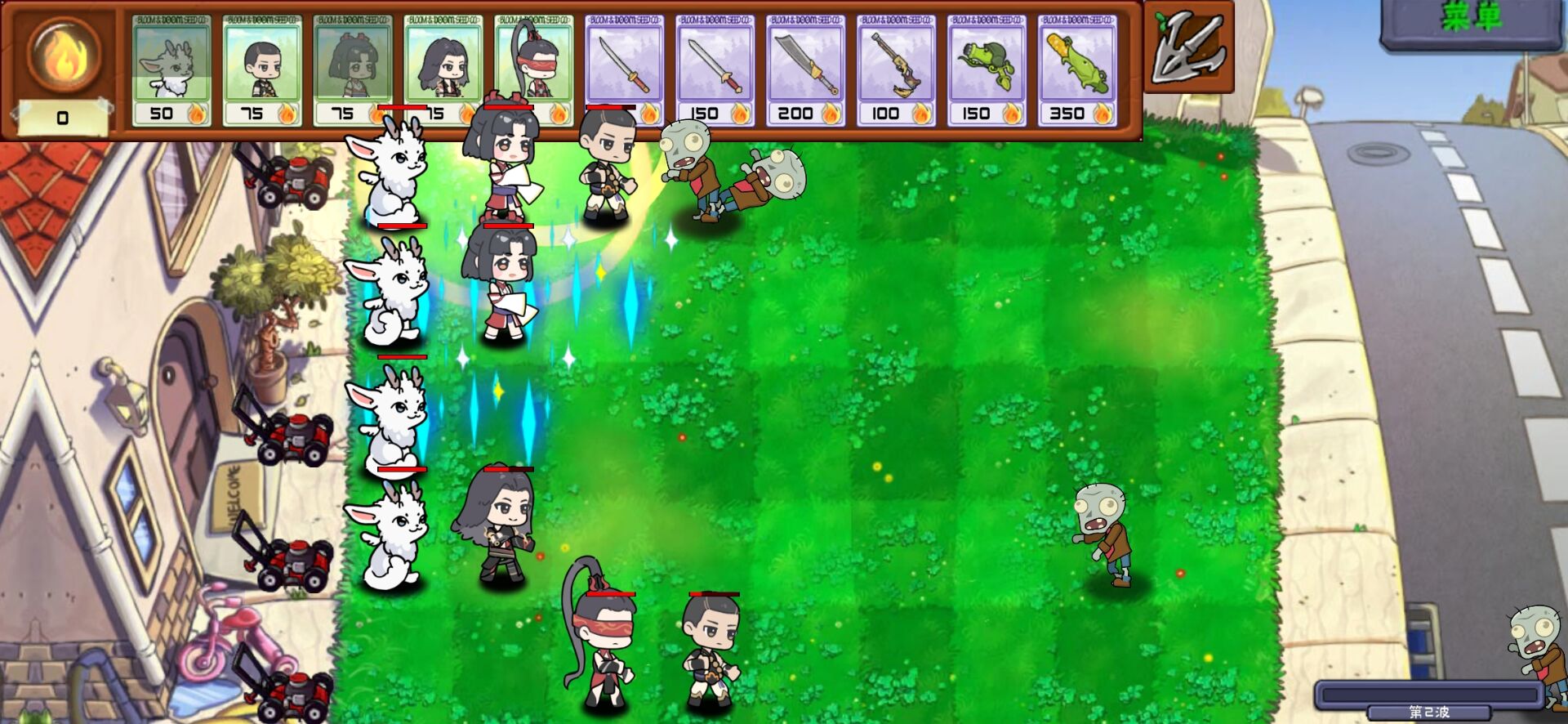Select the white rabbit-dragon seed card
Viewport: 1568px width, 724px height.
pos(171,71)
